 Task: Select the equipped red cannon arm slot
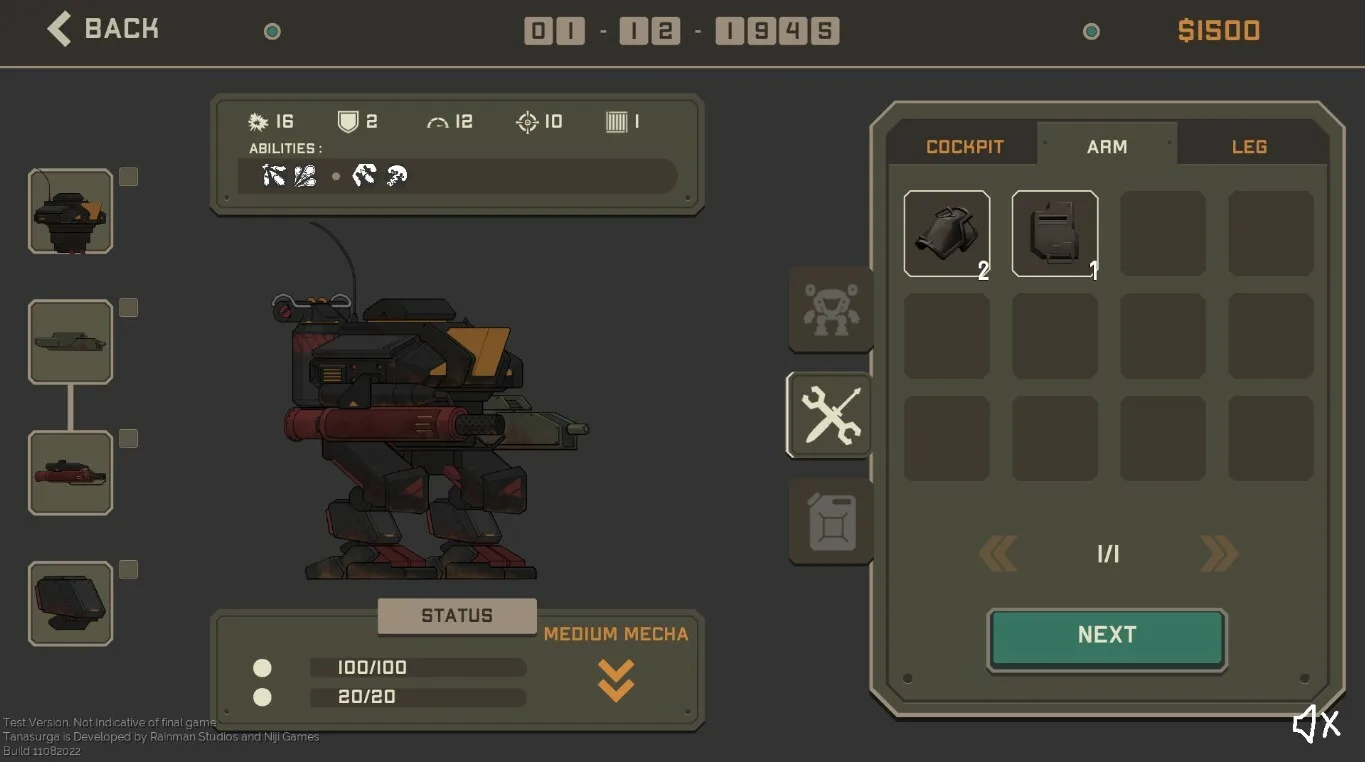pyautogui.click(x=70, y=472)
